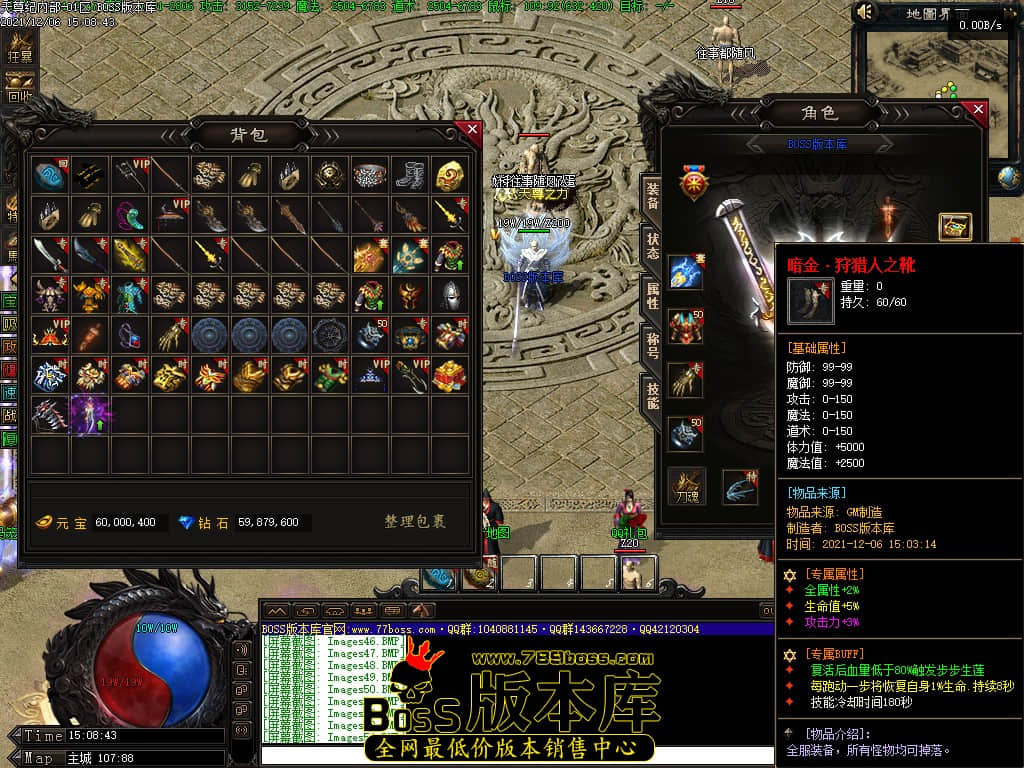Viewport: 1024px width, 768px height.
Task: Open the 技能 skills tab
Action: [x=651, y=396]
